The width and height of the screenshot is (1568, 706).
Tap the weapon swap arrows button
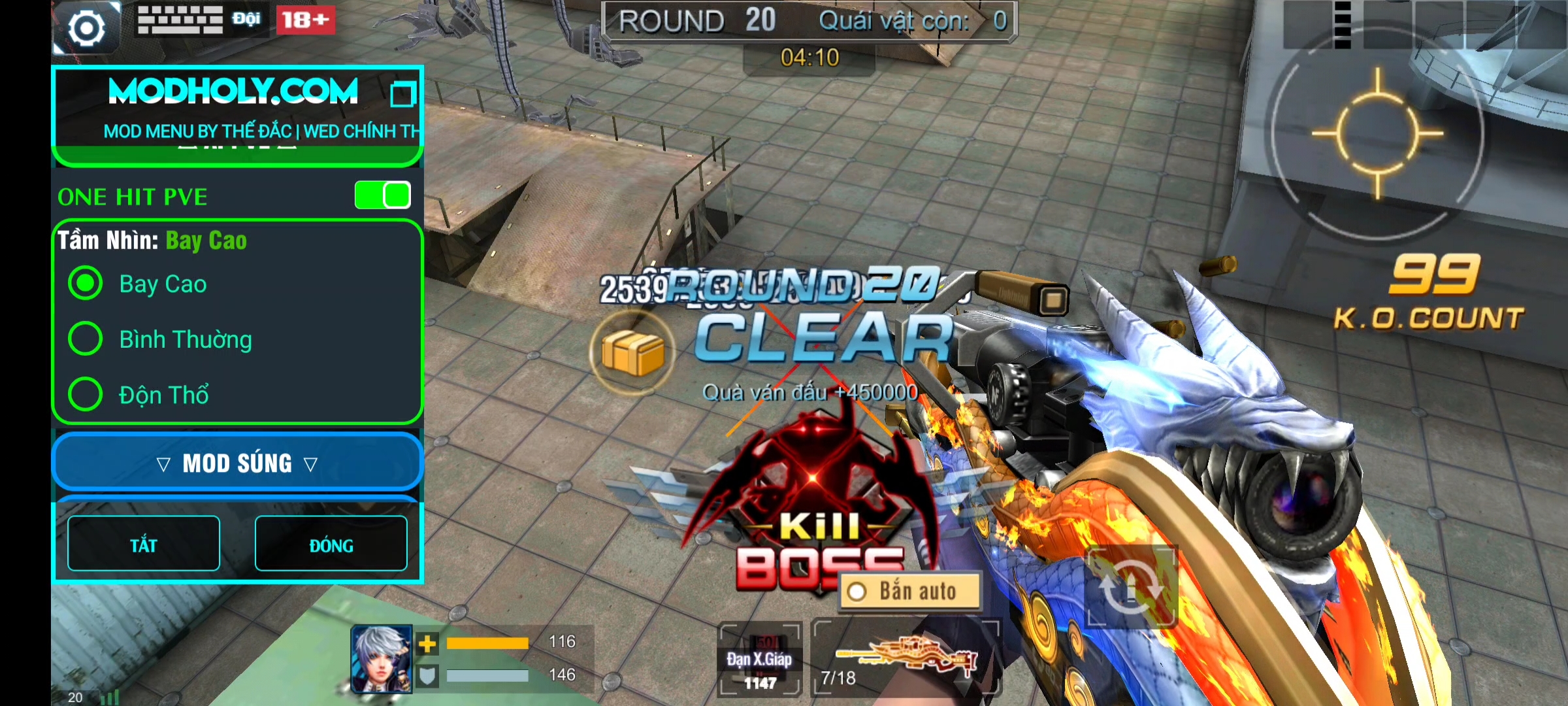(1132, 586)
